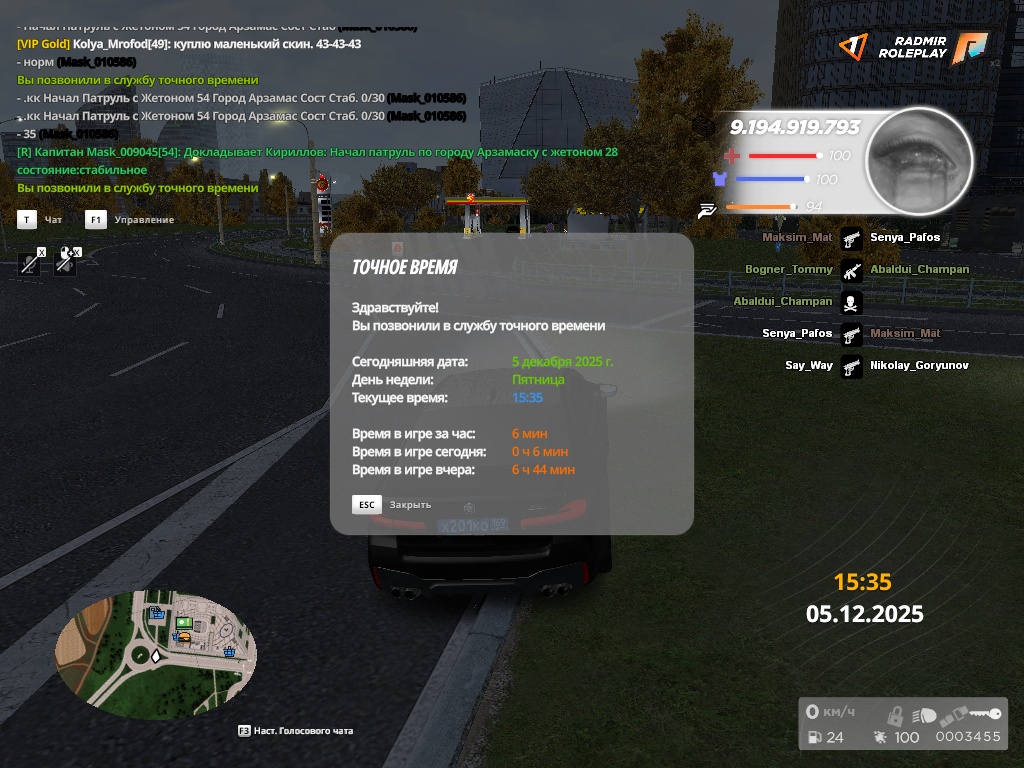This screenshot has height=768, width=1024.
Task: Click the player avatar portrait
Action: point(918,162)
